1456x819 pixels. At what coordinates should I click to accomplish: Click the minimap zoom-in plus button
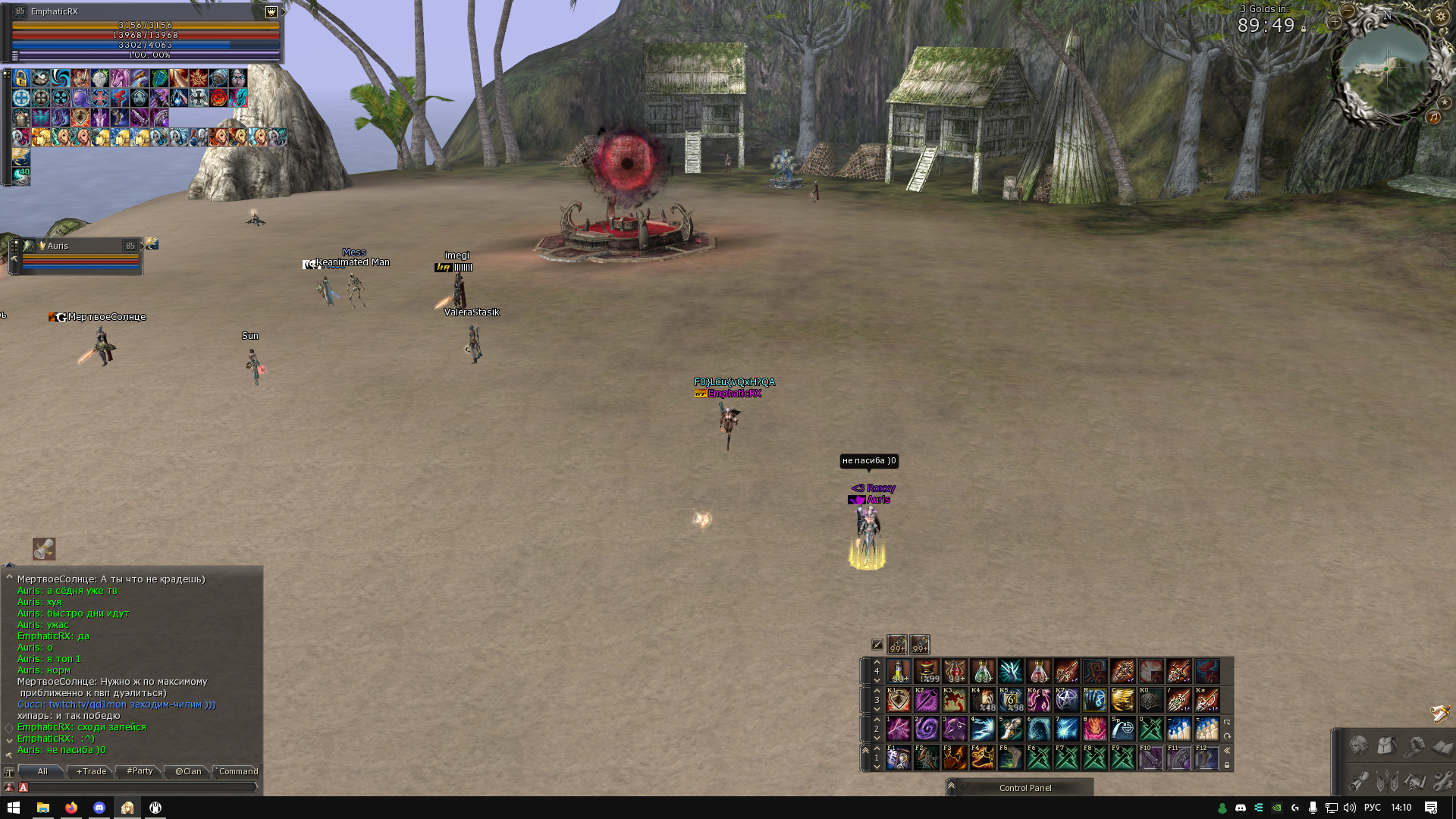[1335, 22]
